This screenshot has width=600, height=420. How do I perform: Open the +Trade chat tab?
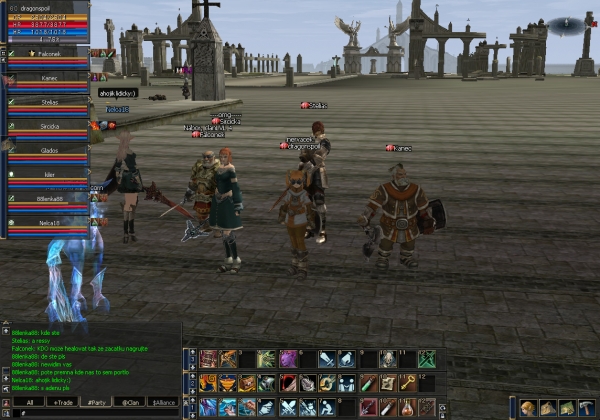coord(65,402)
